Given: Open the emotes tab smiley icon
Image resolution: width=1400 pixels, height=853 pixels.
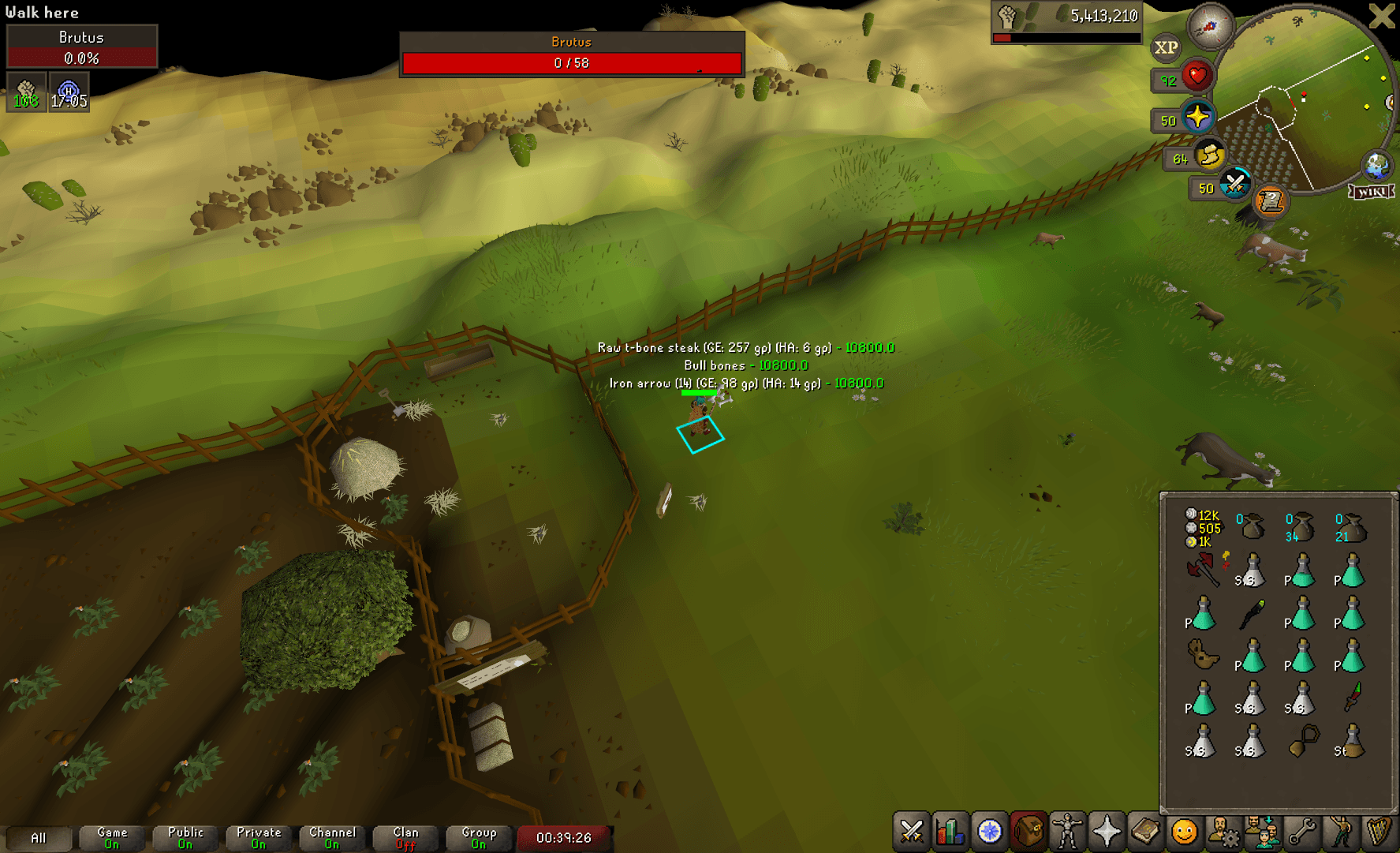Looking at the screenshot, I should point(1182,831).
